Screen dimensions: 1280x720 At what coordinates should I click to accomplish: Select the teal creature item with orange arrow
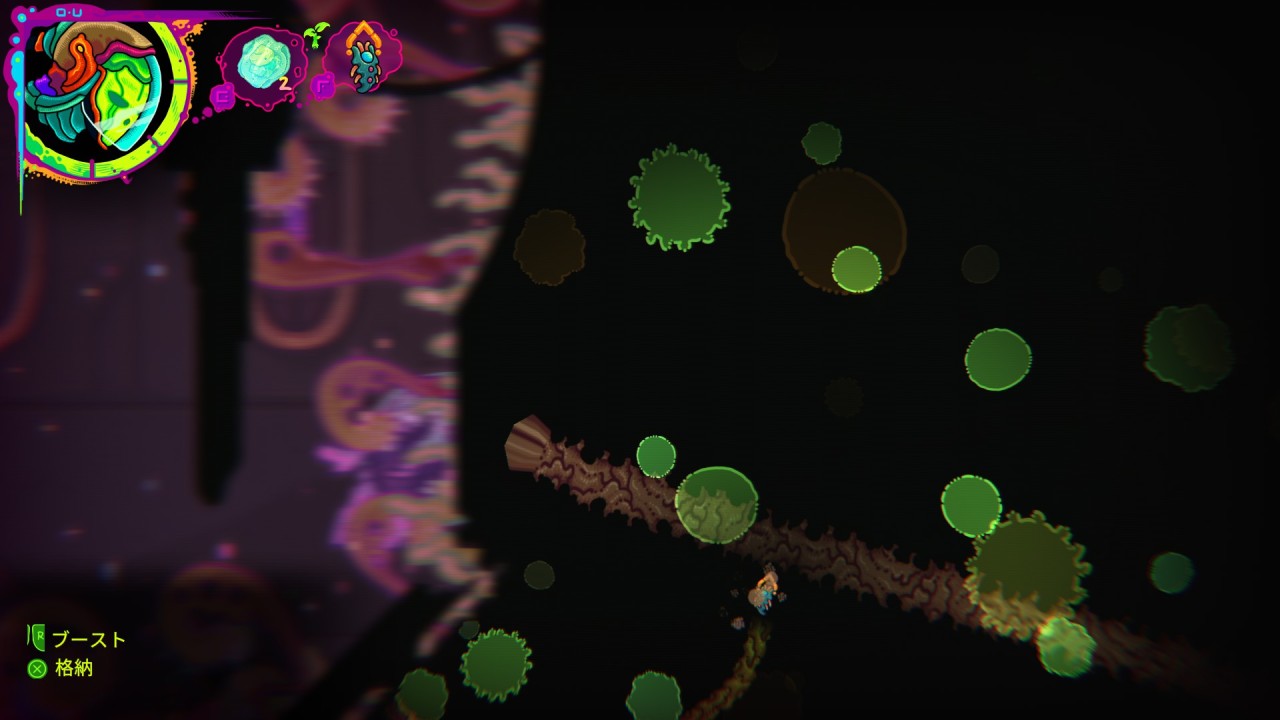[363, 59]
